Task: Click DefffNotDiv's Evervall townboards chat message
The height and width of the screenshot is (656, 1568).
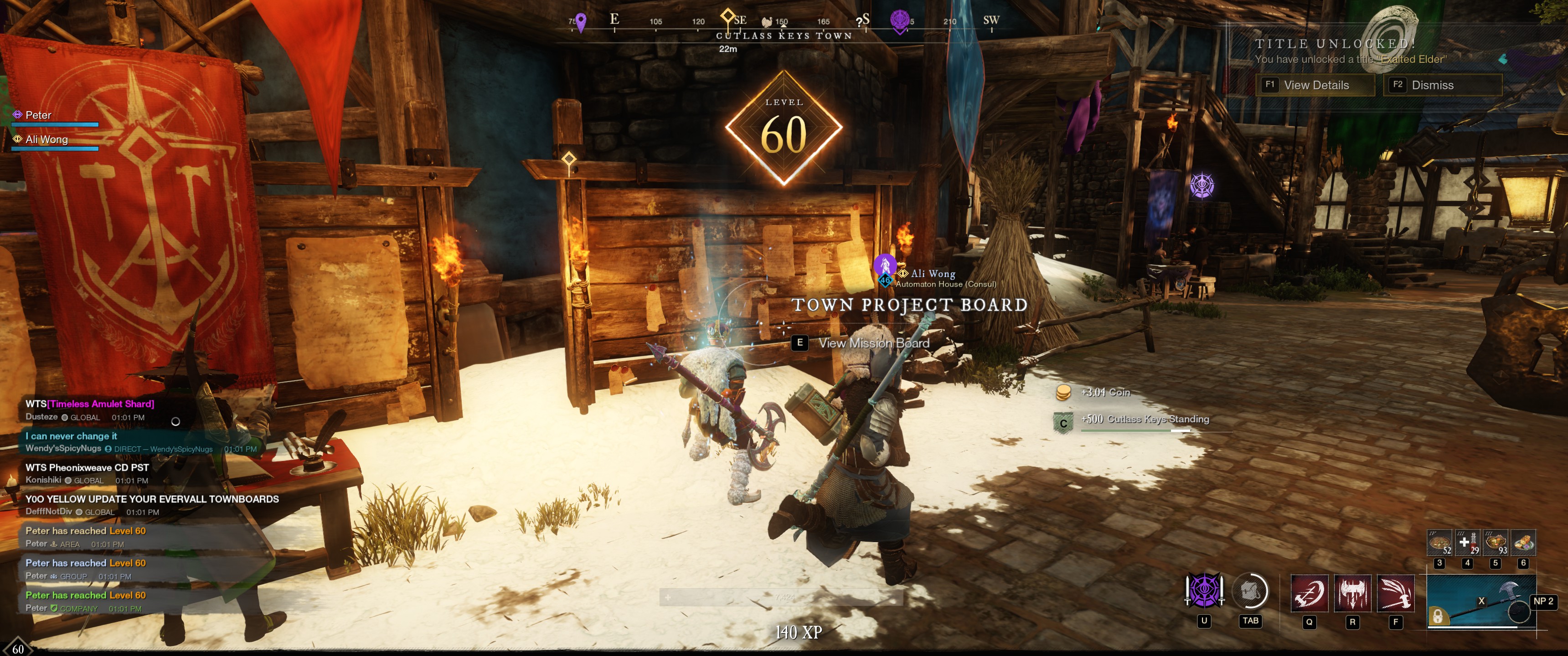Action: point(152,499)
